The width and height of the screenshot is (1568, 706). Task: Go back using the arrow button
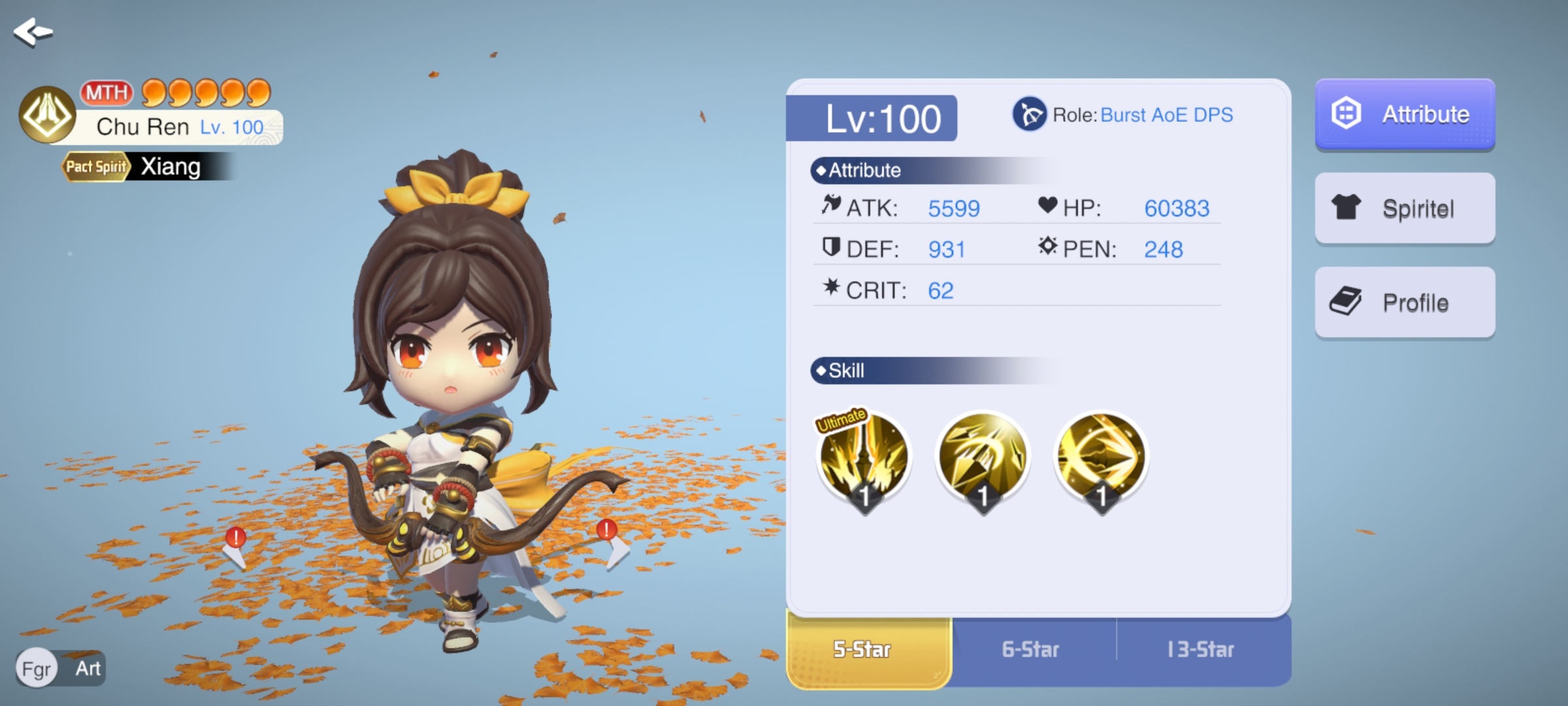(33, 32)
